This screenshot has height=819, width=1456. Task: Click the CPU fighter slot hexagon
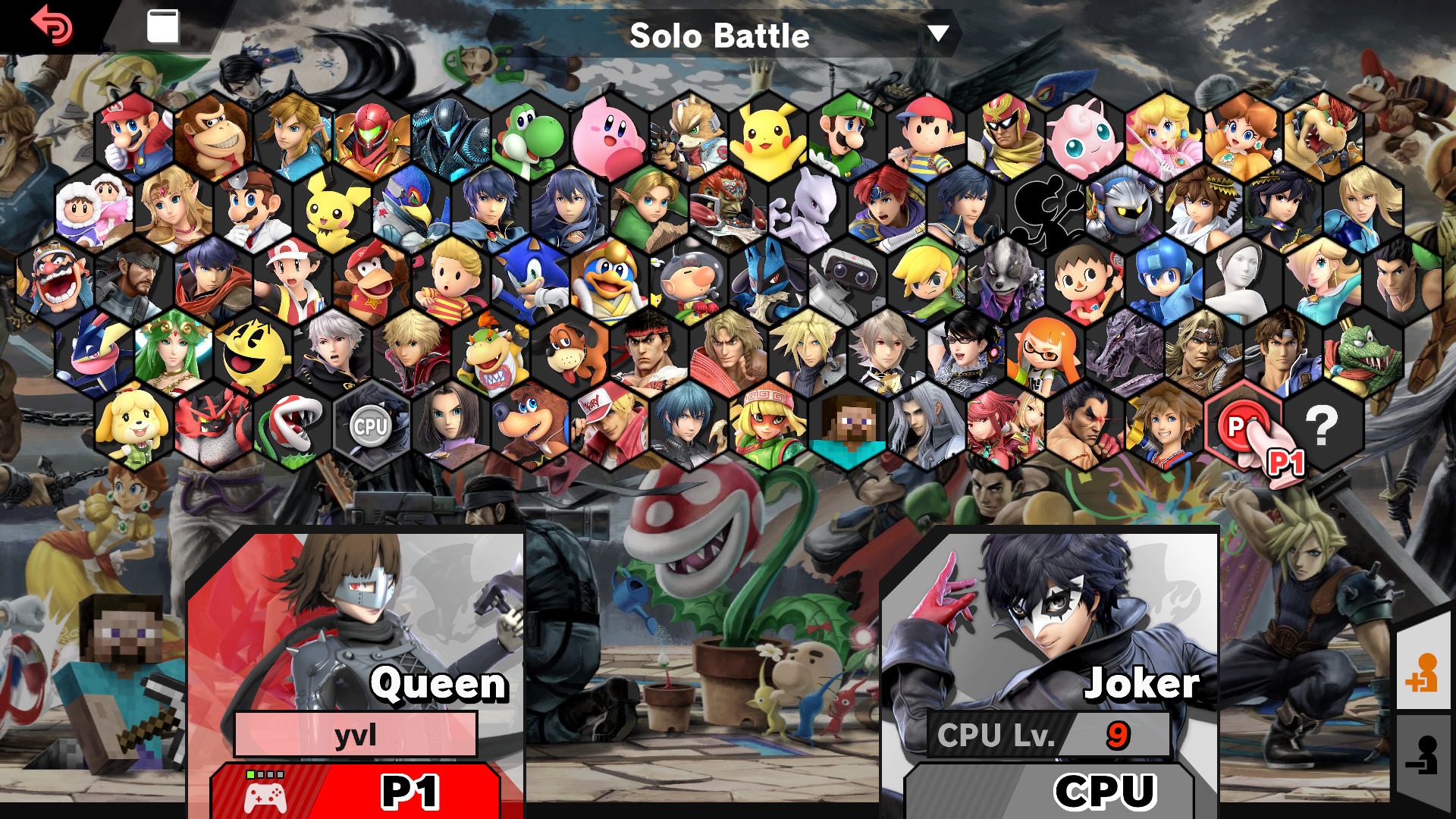(368, 425)
